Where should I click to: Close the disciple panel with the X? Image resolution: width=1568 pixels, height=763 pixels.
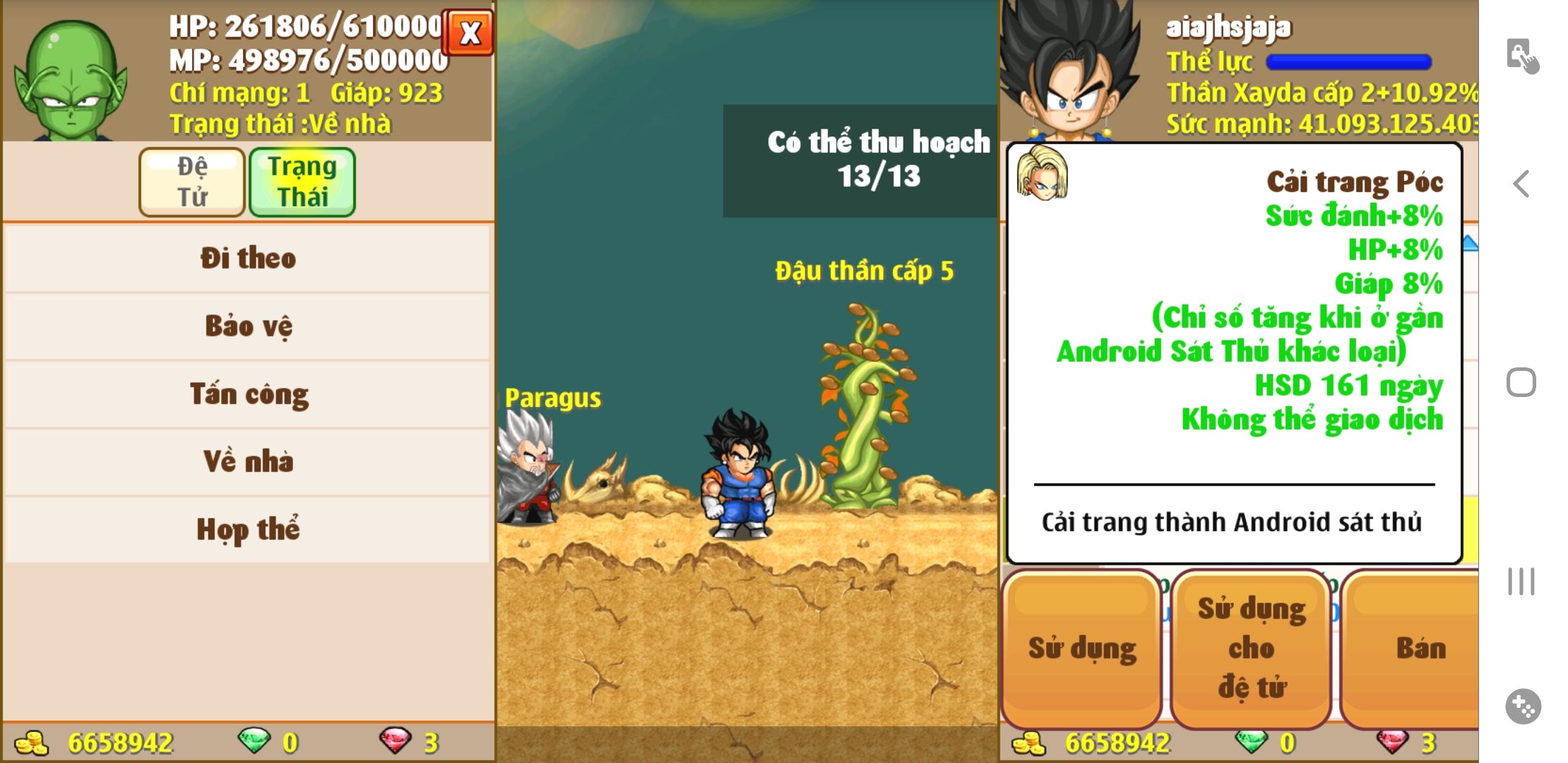pyautogui.click(x=468, y=32)
